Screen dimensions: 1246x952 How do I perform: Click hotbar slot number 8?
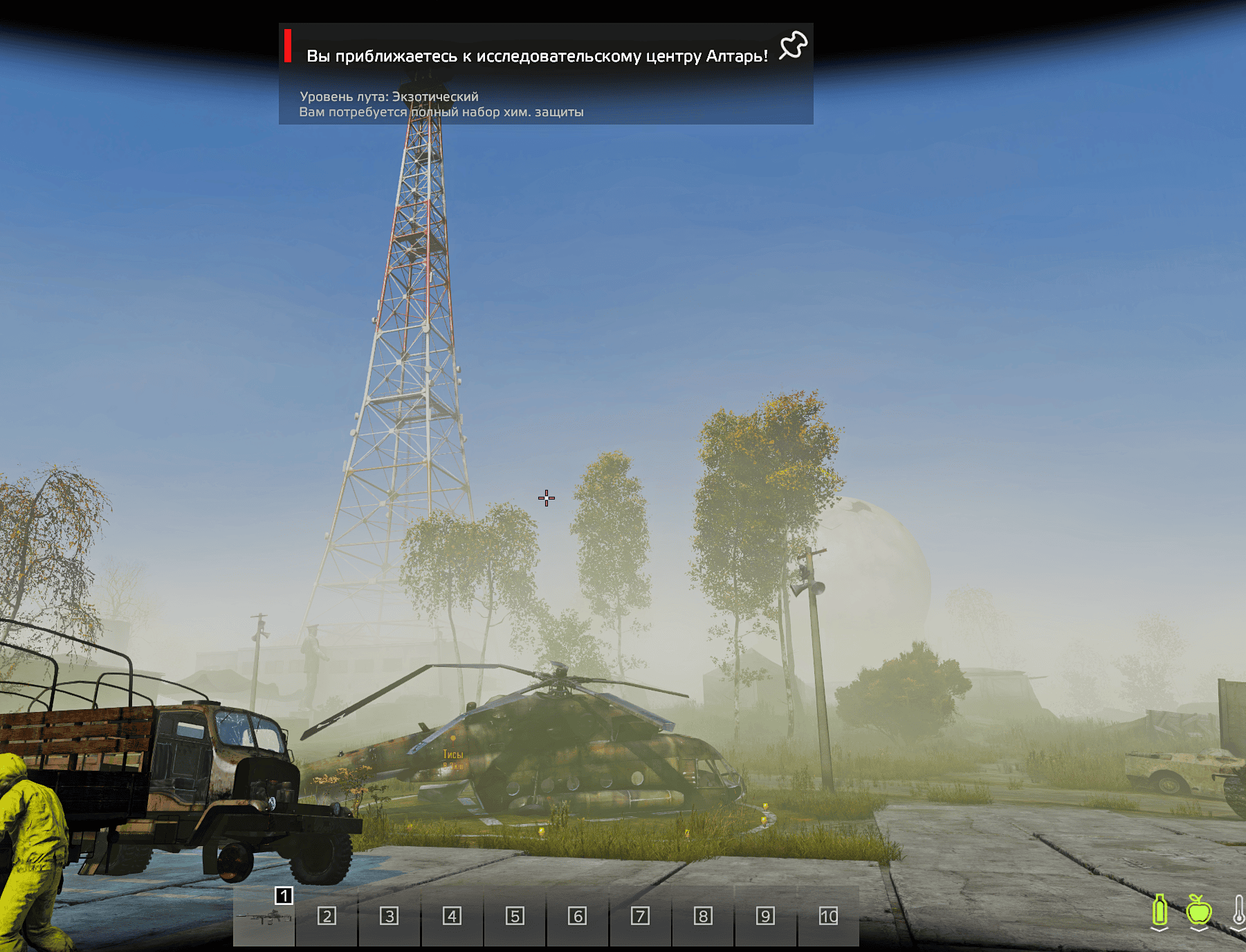coord(703,917)
